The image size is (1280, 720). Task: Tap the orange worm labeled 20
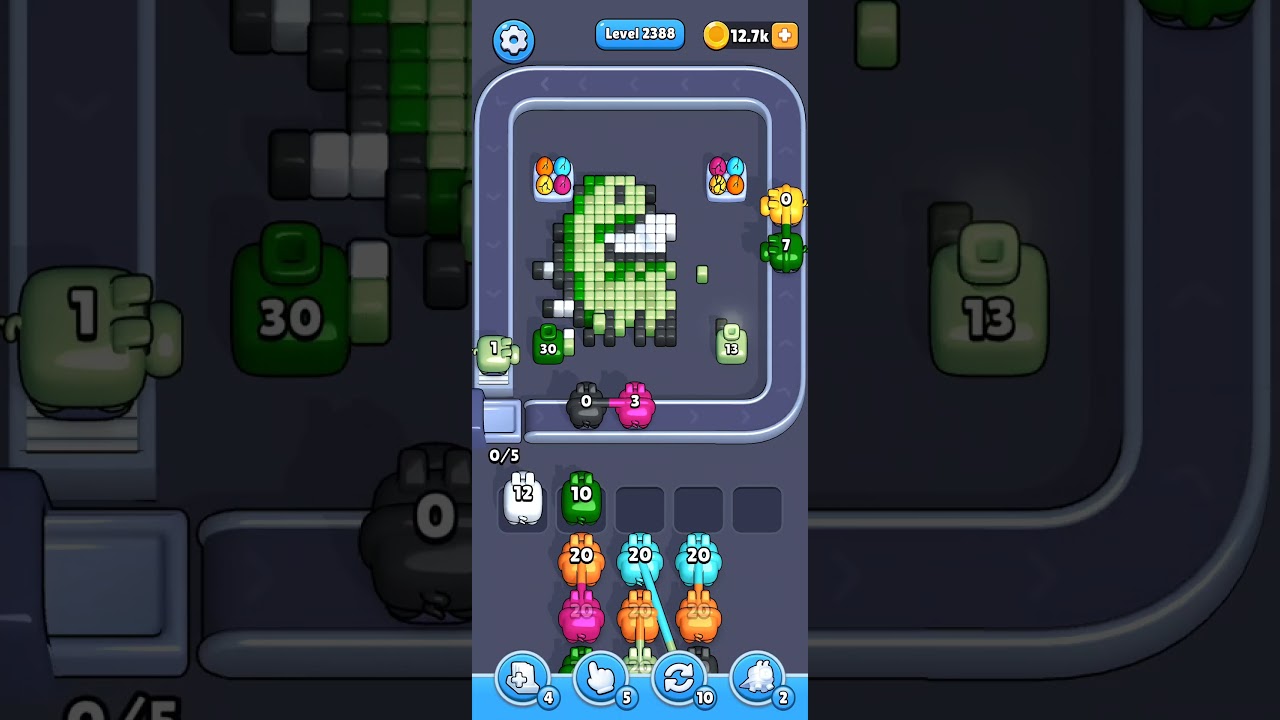[583, 560]
